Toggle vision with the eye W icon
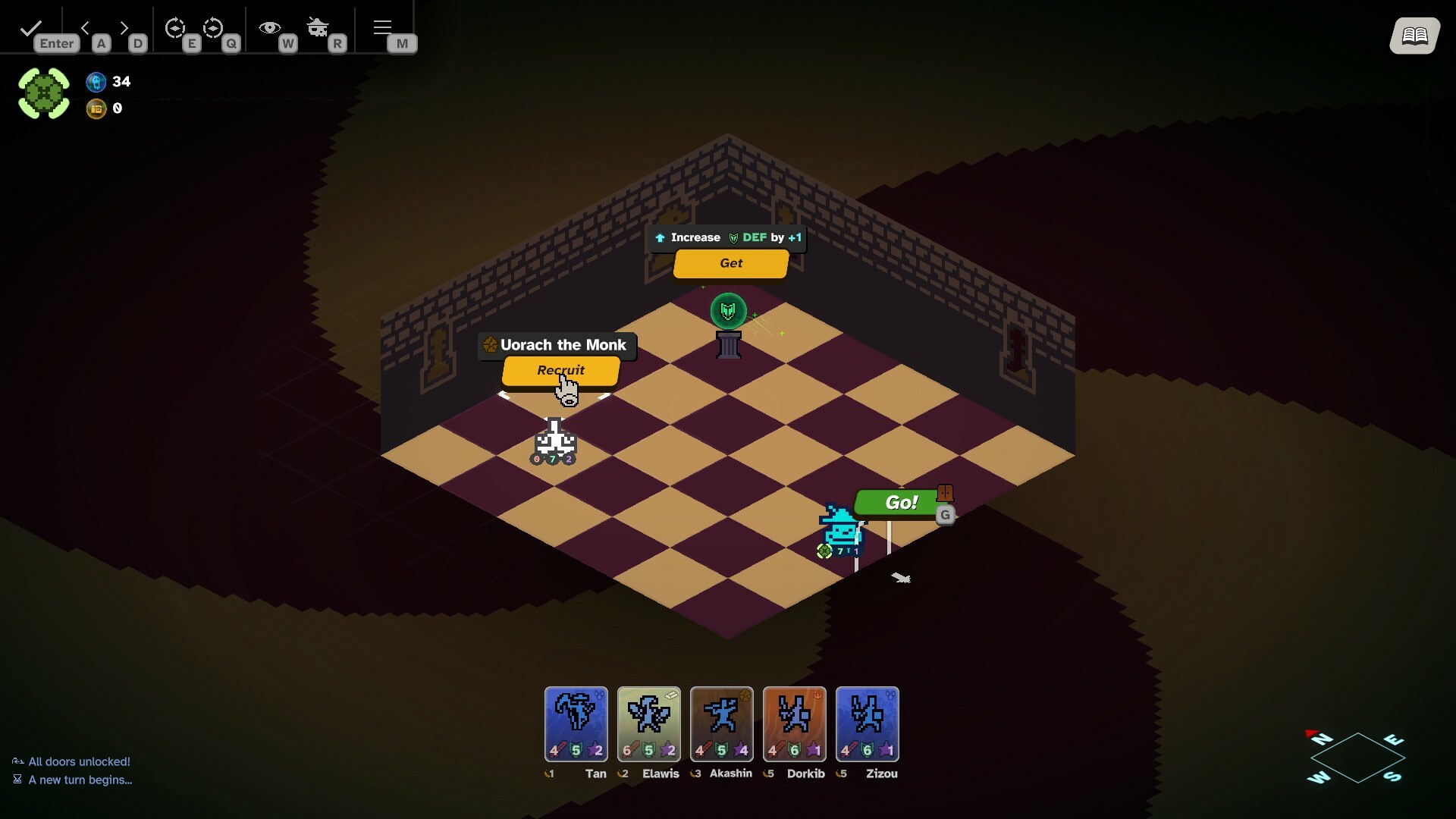Screen dimensions: 1456x819 pos(269,27)
